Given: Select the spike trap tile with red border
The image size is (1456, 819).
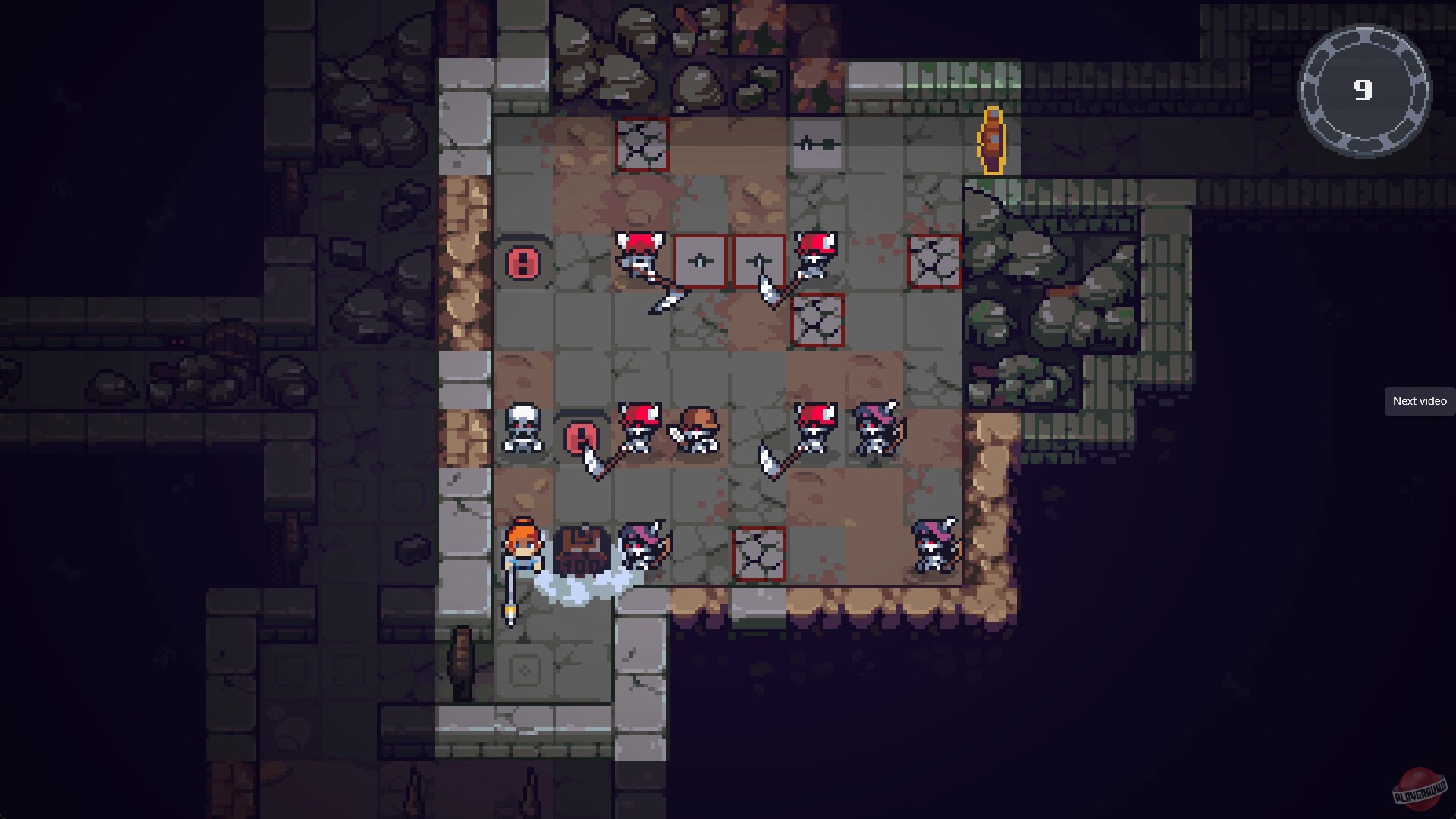Looking at the screenshot, I should click(641, 144).
